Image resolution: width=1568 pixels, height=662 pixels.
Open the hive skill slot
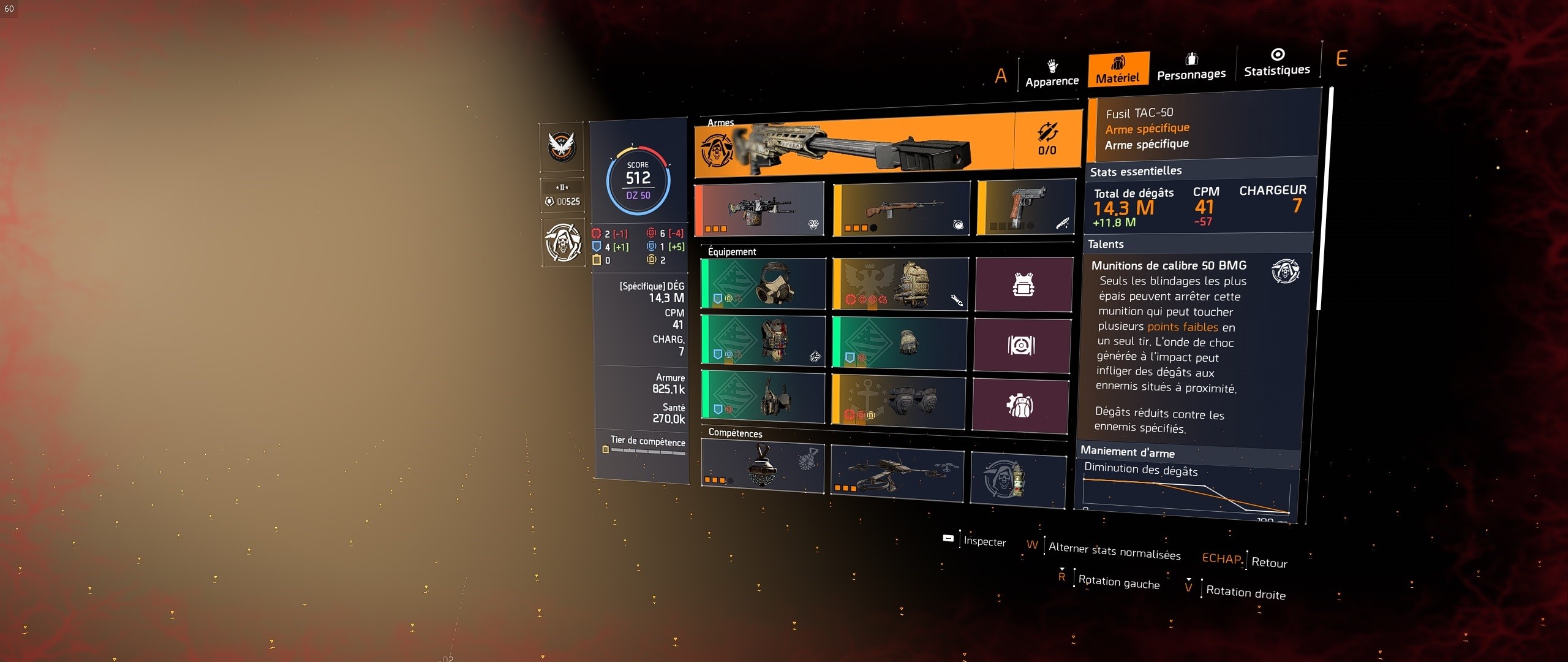[763, 466]
